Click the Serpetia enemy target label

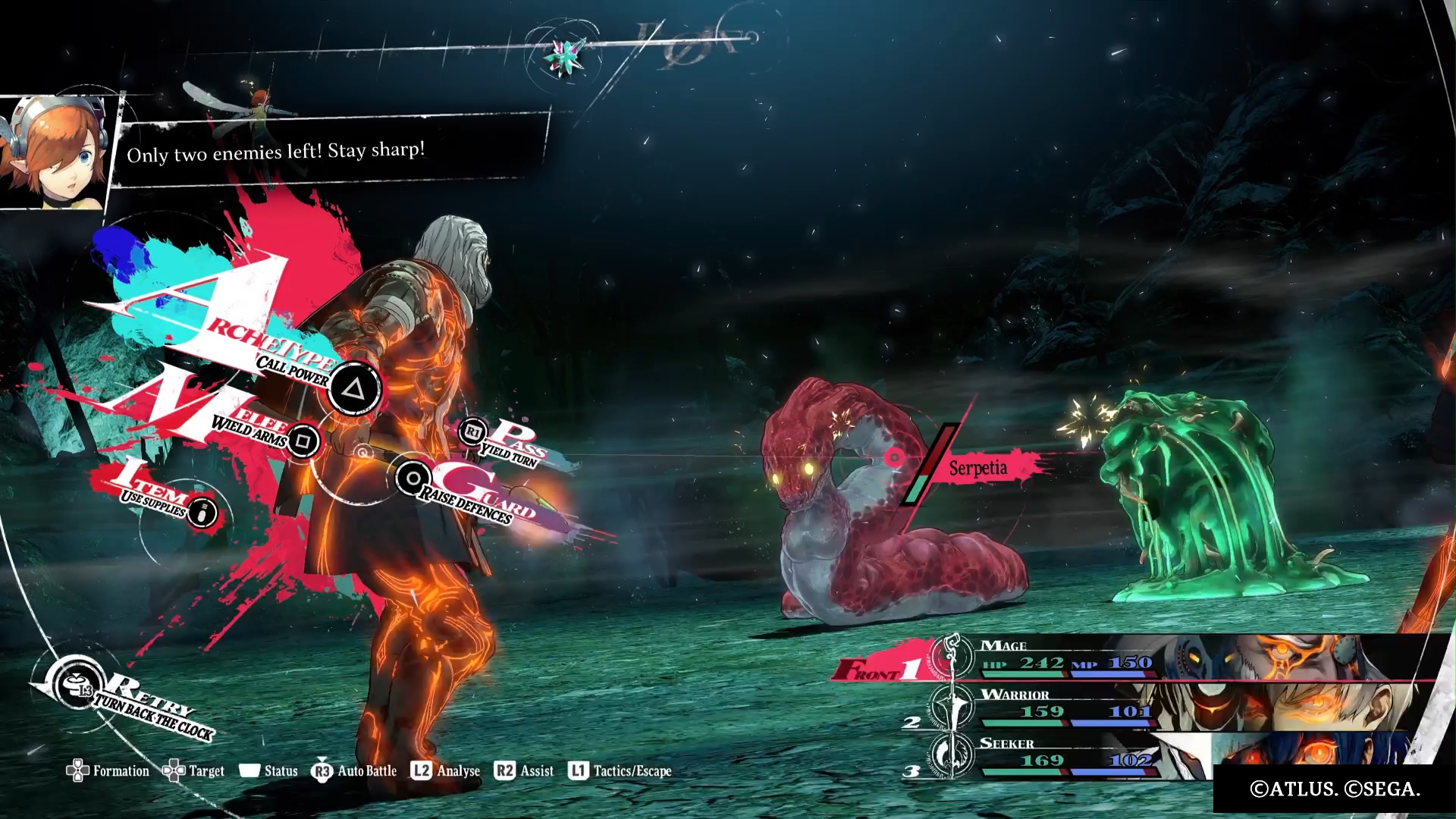(978, 468)
